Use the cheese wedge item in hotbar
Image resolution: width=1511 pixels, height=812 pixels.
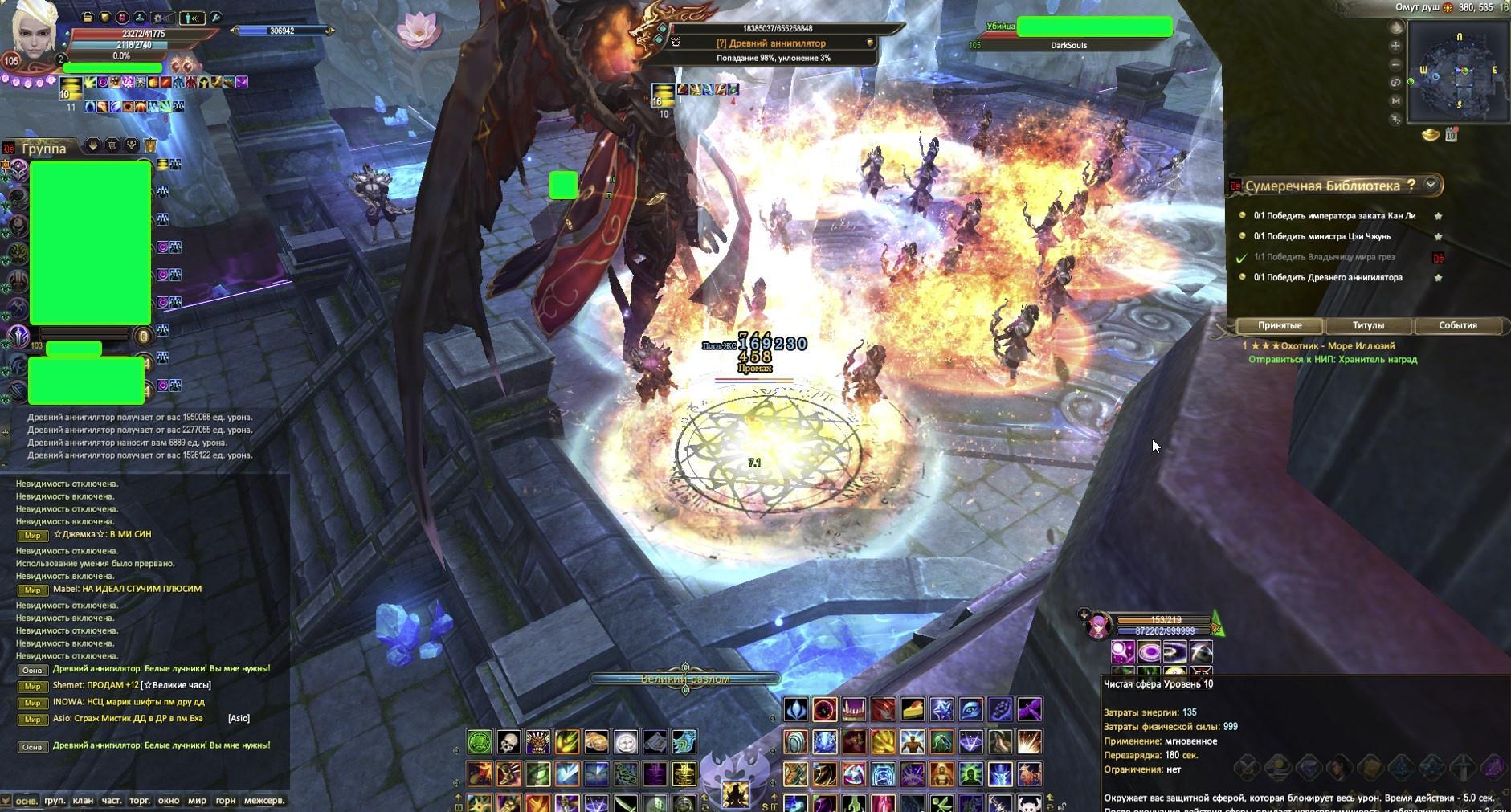pos(912,709)
